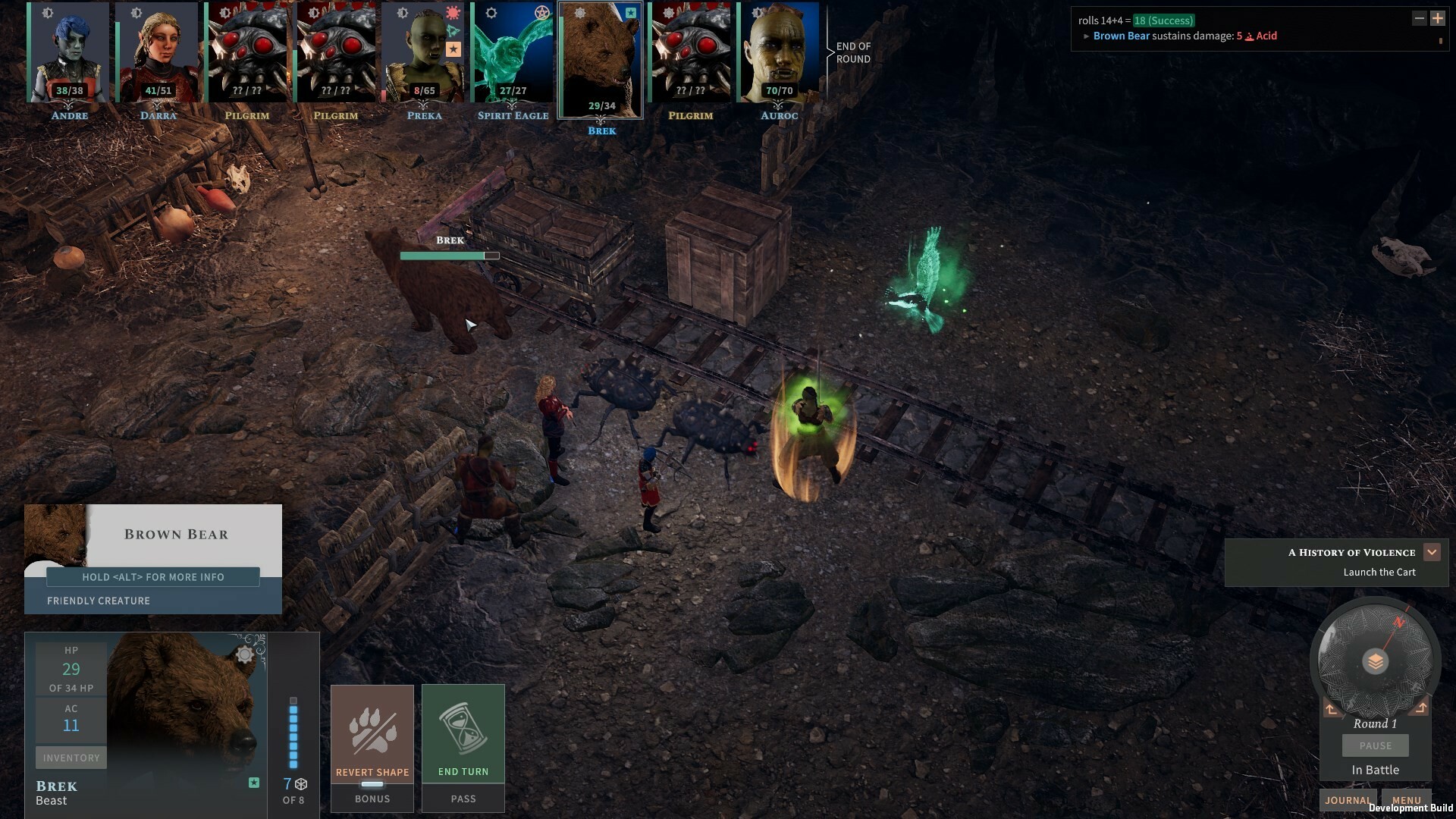
Task: Click Brek's green health bar above the bear
Action: coord(443,256)
